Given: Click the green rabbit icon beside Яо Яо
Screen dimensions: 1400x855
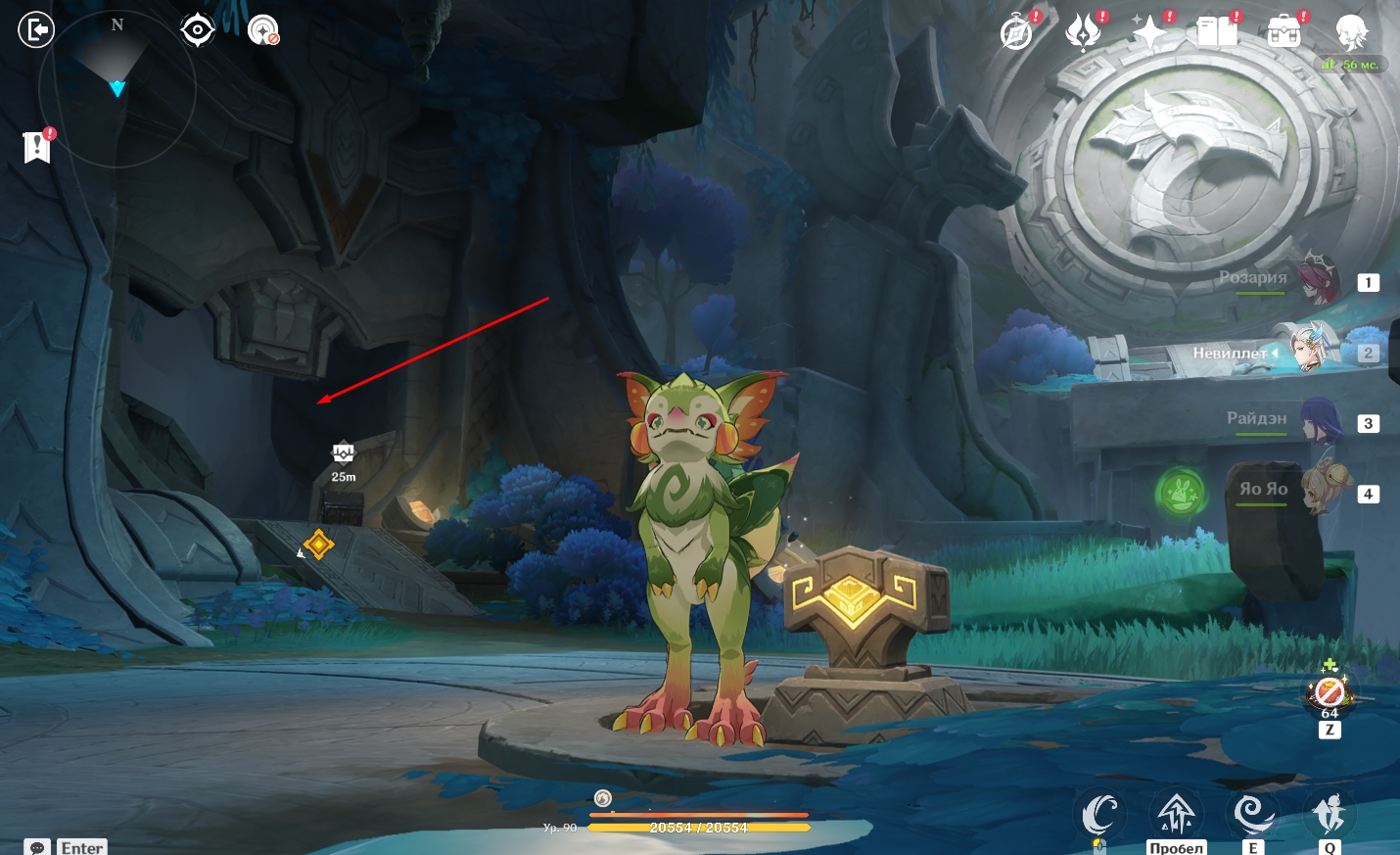Looking at the screenshot, I should [1181, 492].
